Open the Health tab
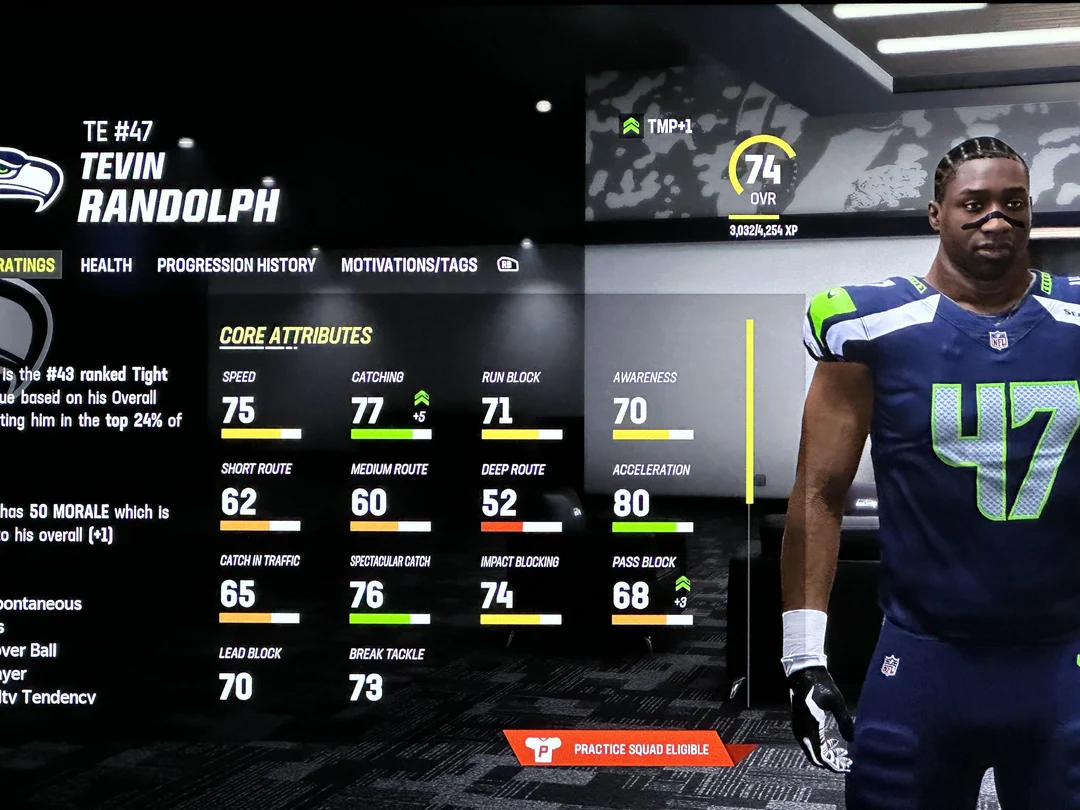The width and height of the screenshot is (1080, 810). [106, 265]
